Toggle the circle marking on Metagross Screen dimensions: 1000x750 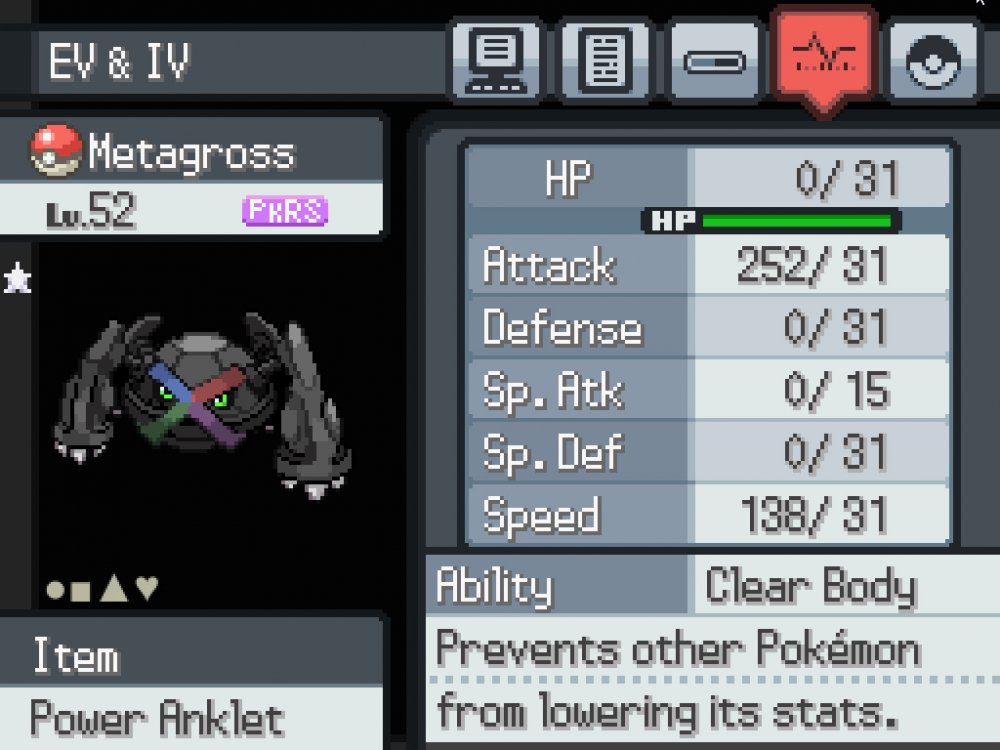pos(57,590)
